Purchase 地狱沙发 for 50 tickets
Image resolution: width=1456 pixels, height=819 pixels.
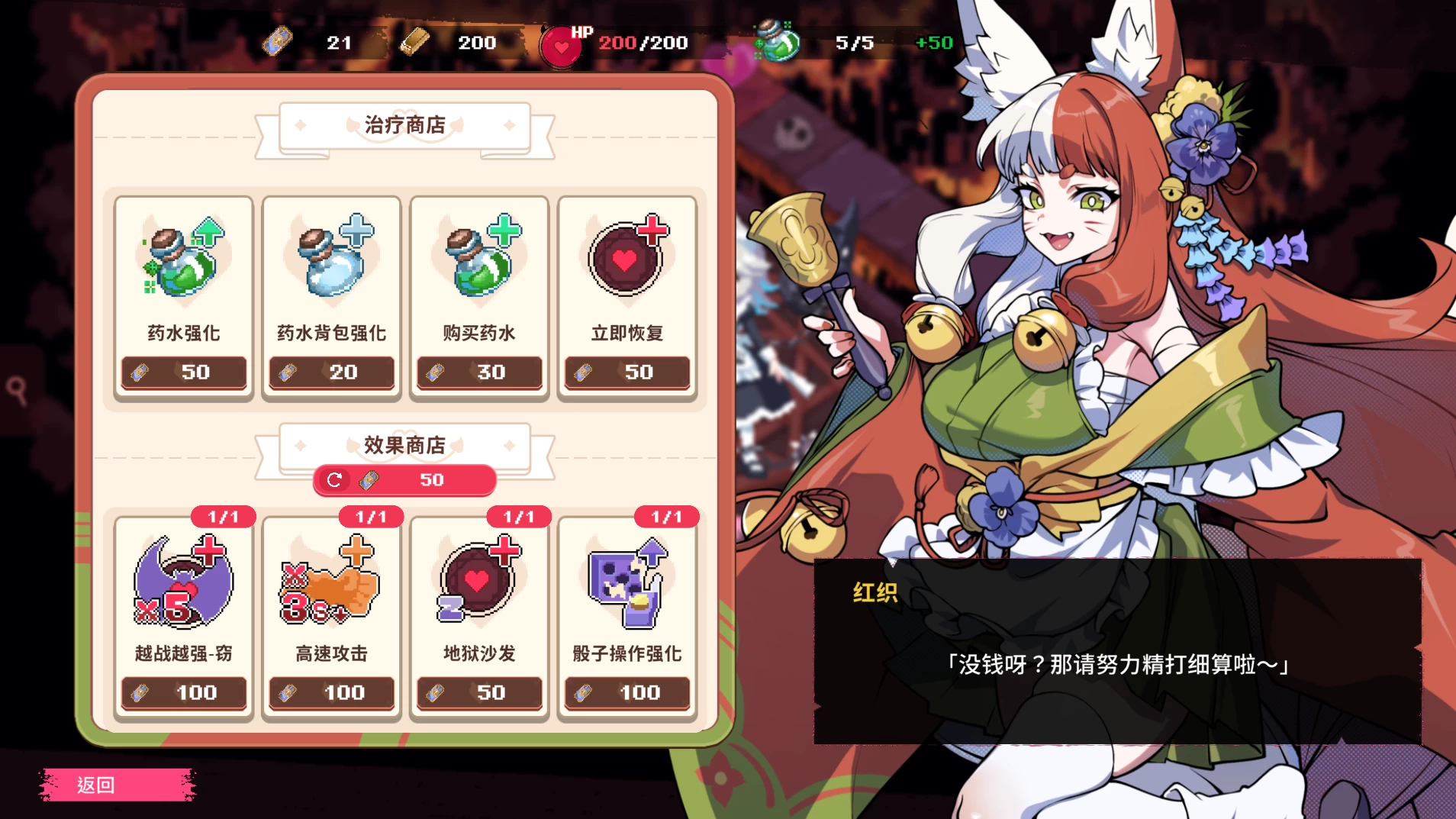click(x=478, y=693)
